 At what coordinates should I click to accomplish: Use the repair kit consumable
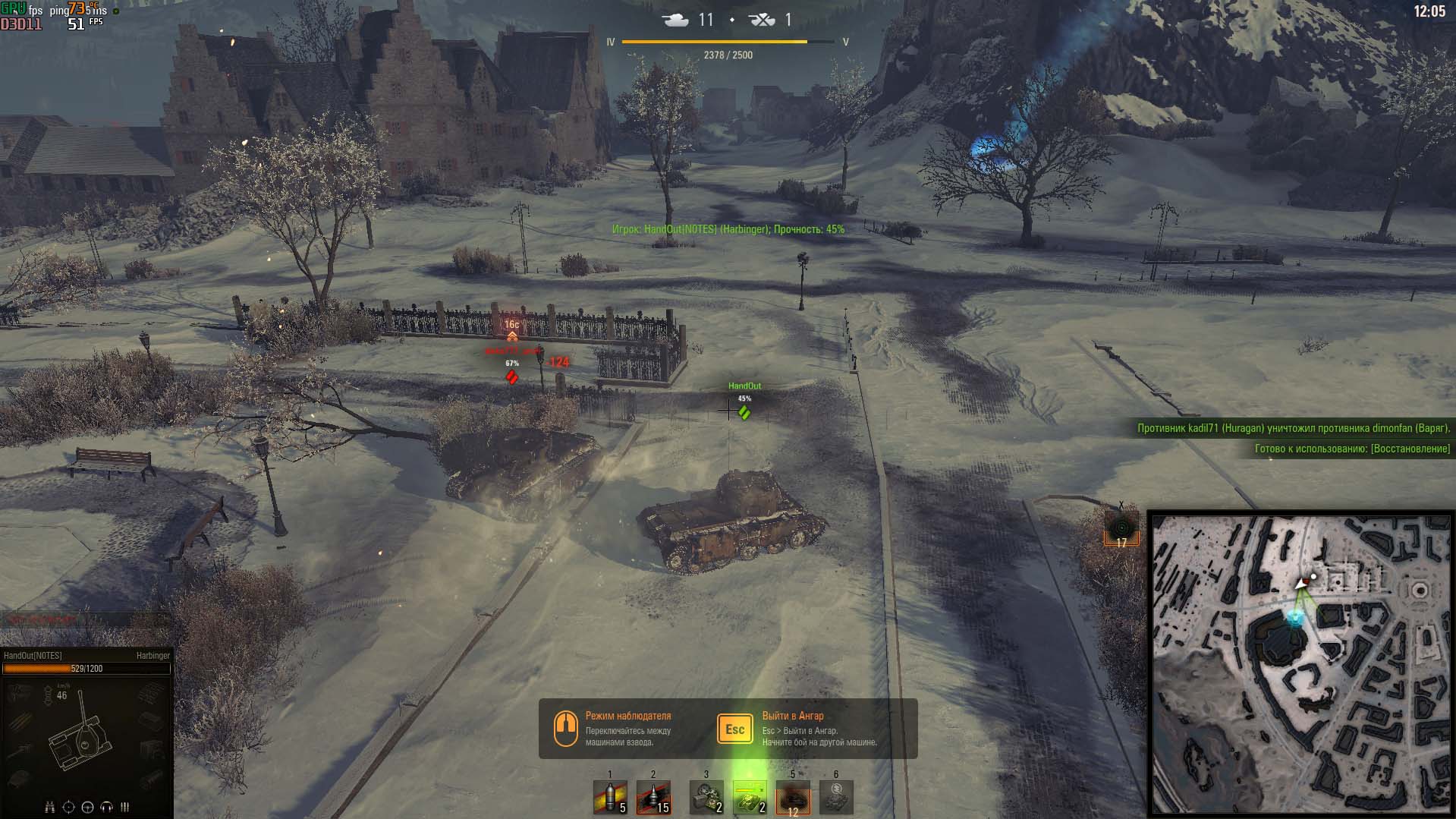click(x=706, y=799)
